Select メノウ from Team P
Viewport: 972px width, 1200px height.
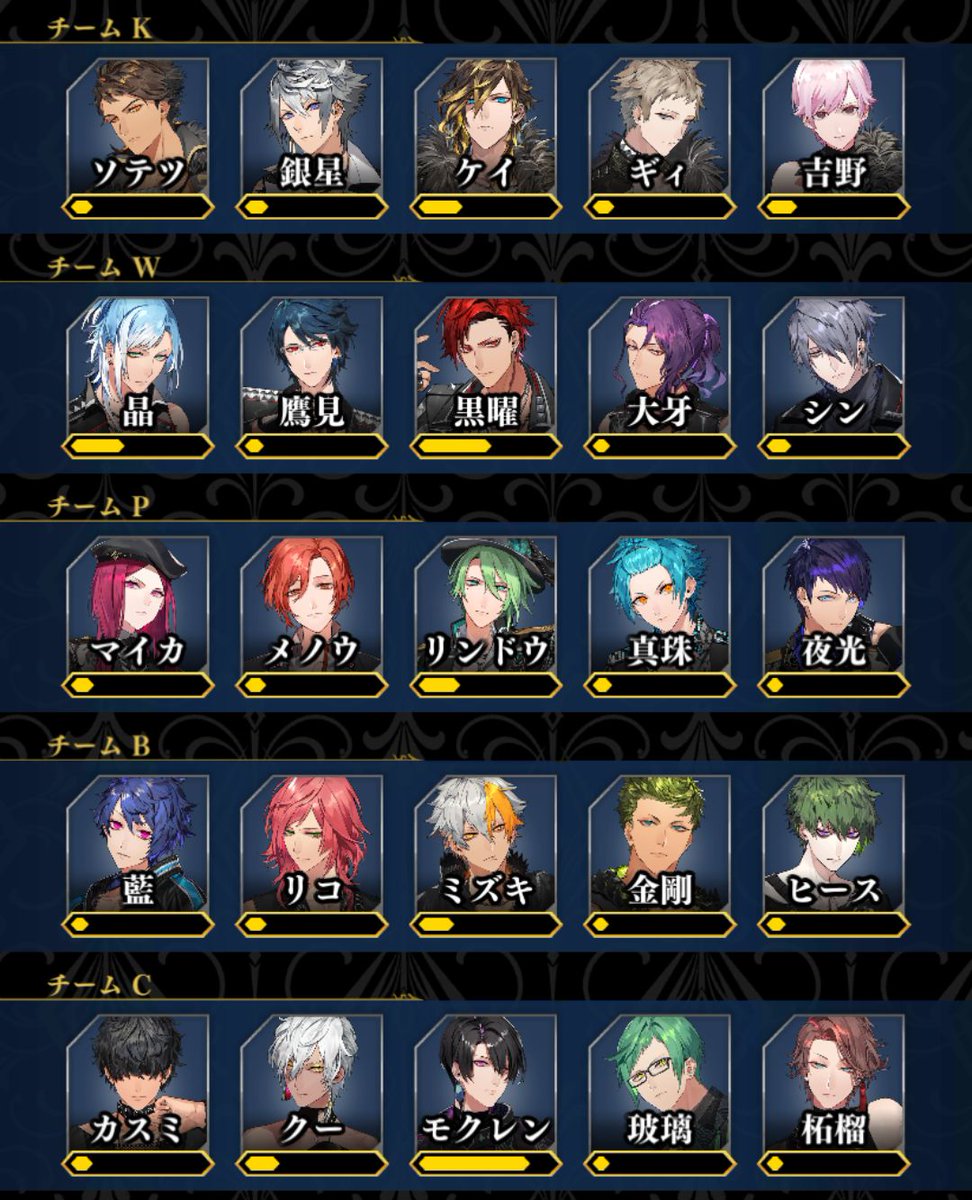312,603
